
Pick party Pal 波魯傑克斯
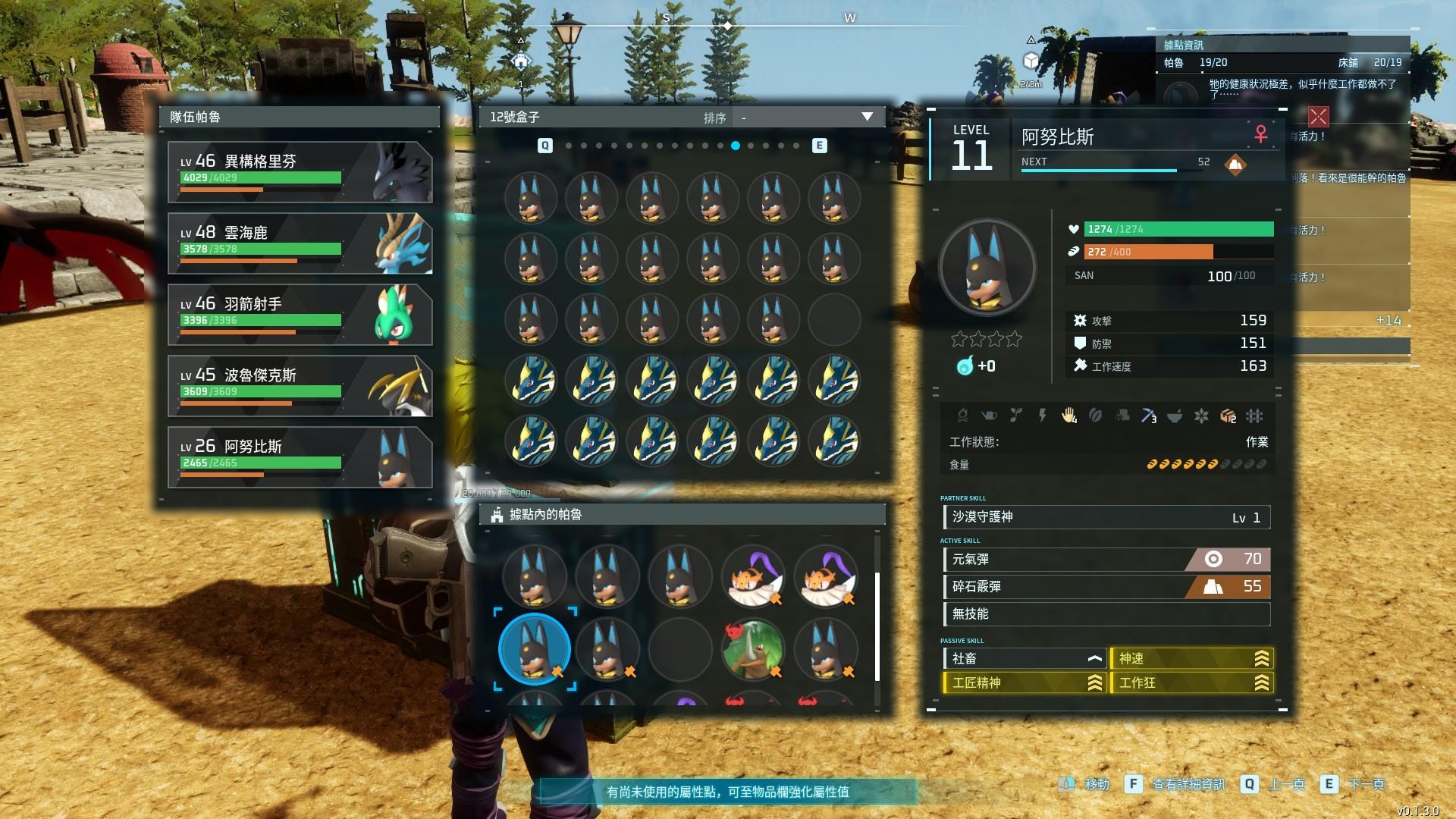click(300, 386)
